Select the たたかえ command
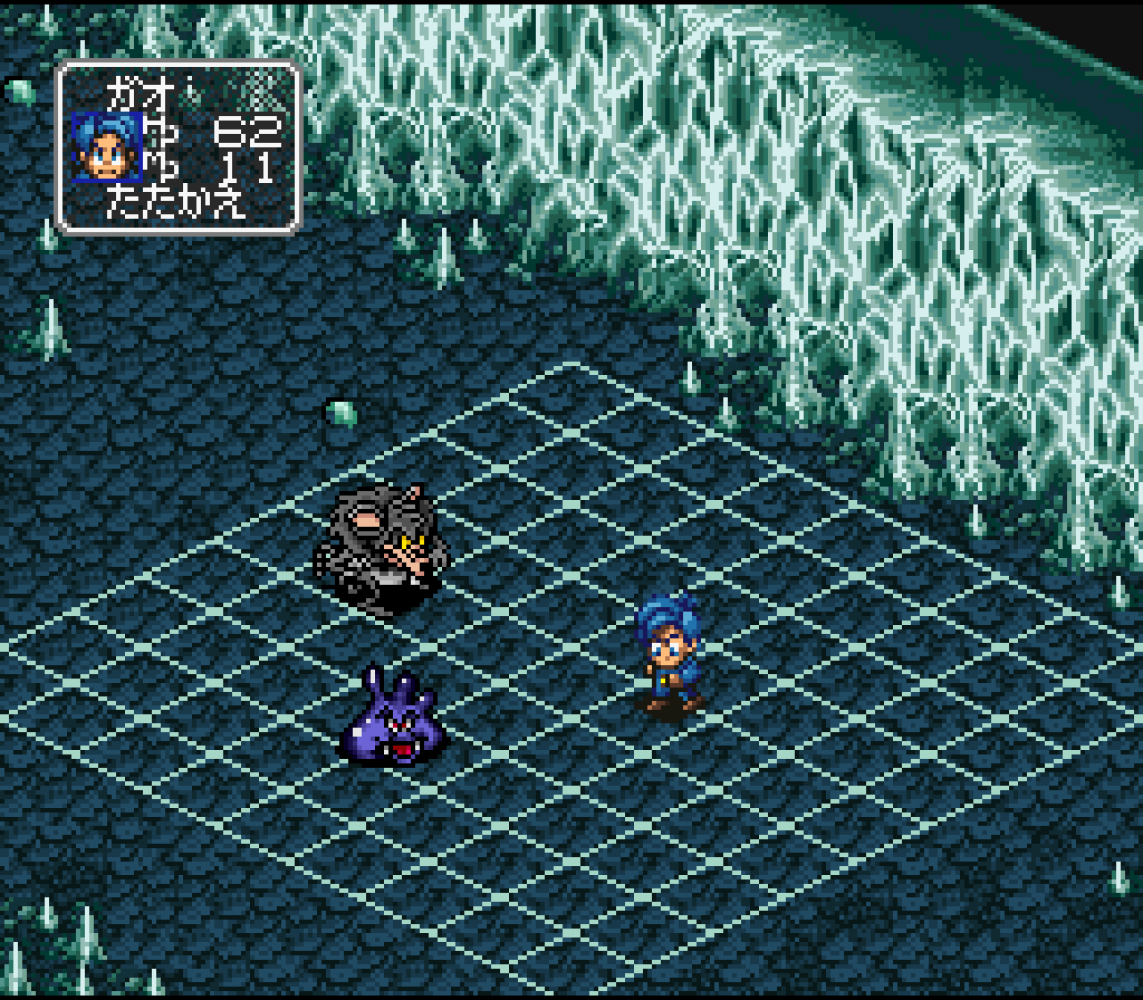The image size is (1143, 1000). tap(176, 206)
